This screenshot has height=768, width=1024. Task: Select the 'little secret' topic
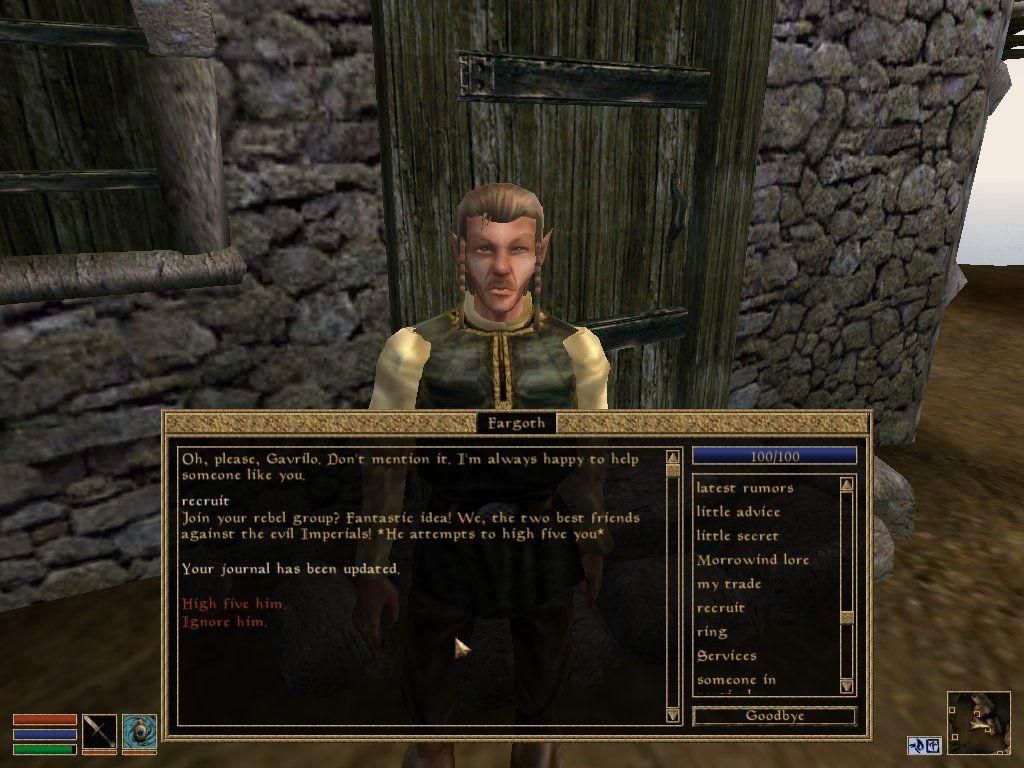pyautogui.click(x=737, y=536)
